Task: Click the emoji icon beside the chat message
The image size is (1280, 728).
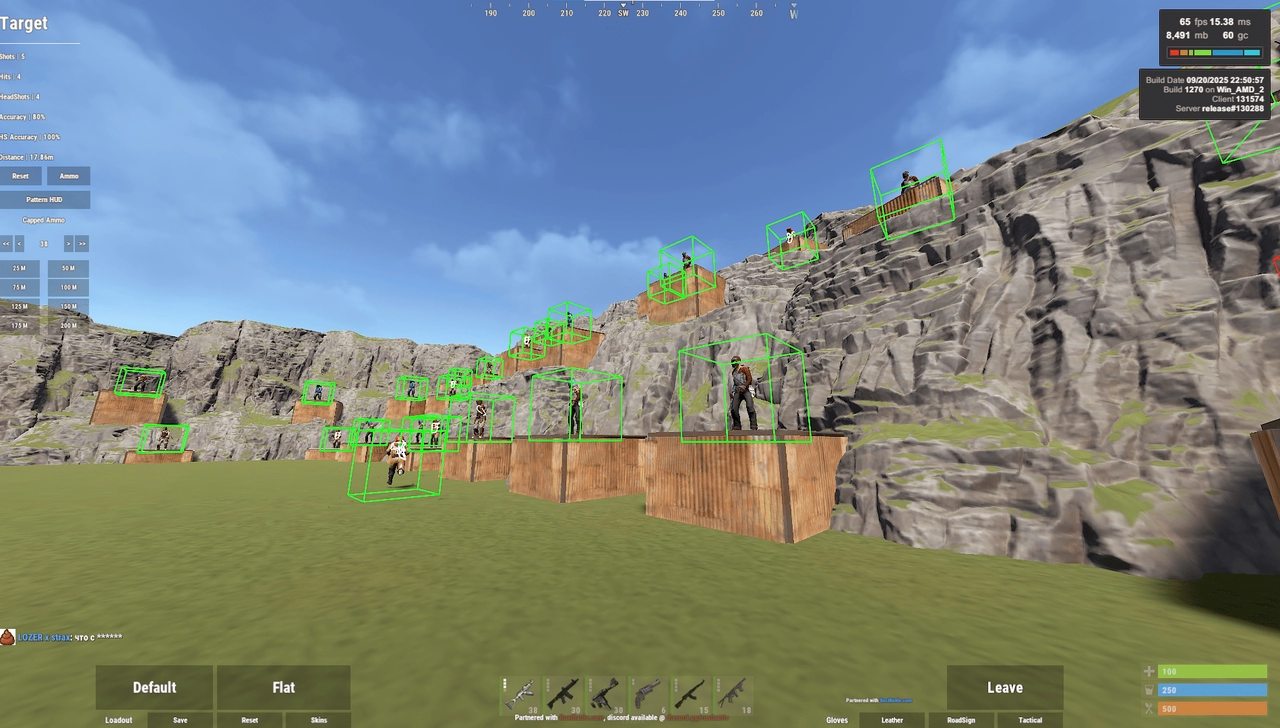Action: pyautogui.click(x=8, y=634)
